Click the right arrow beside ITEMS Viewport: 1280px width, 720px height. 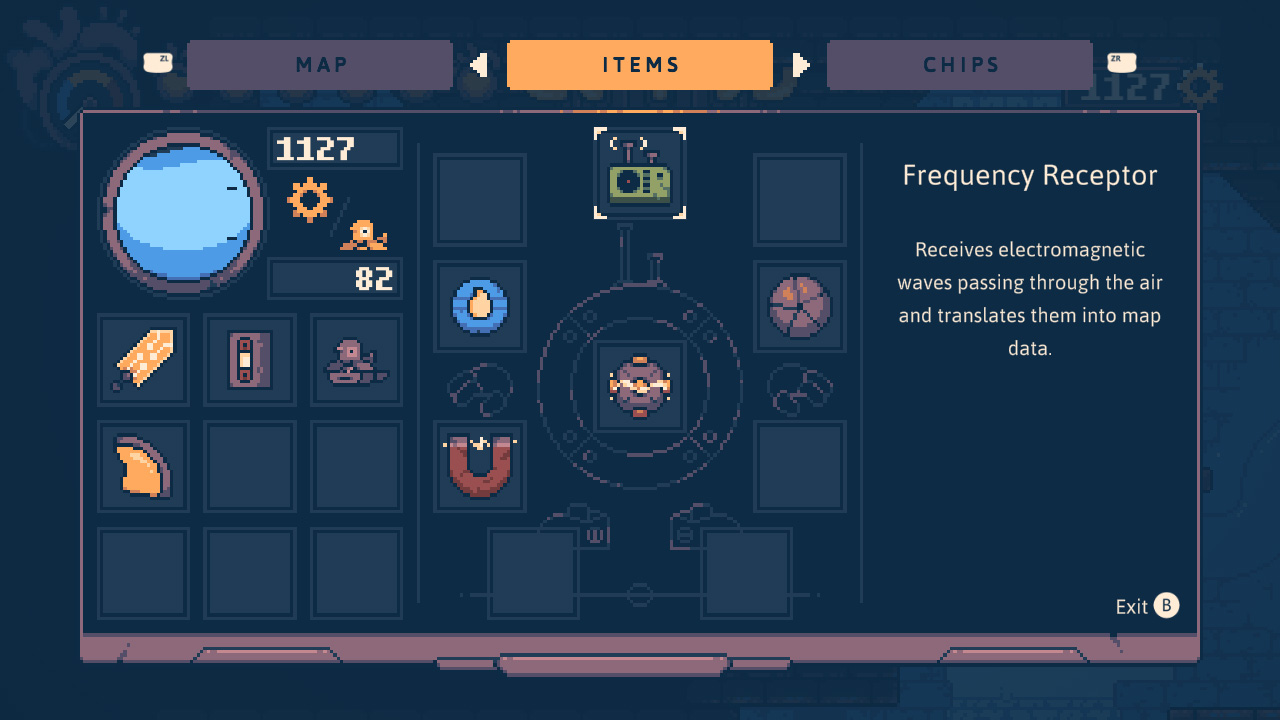point(800,64)
